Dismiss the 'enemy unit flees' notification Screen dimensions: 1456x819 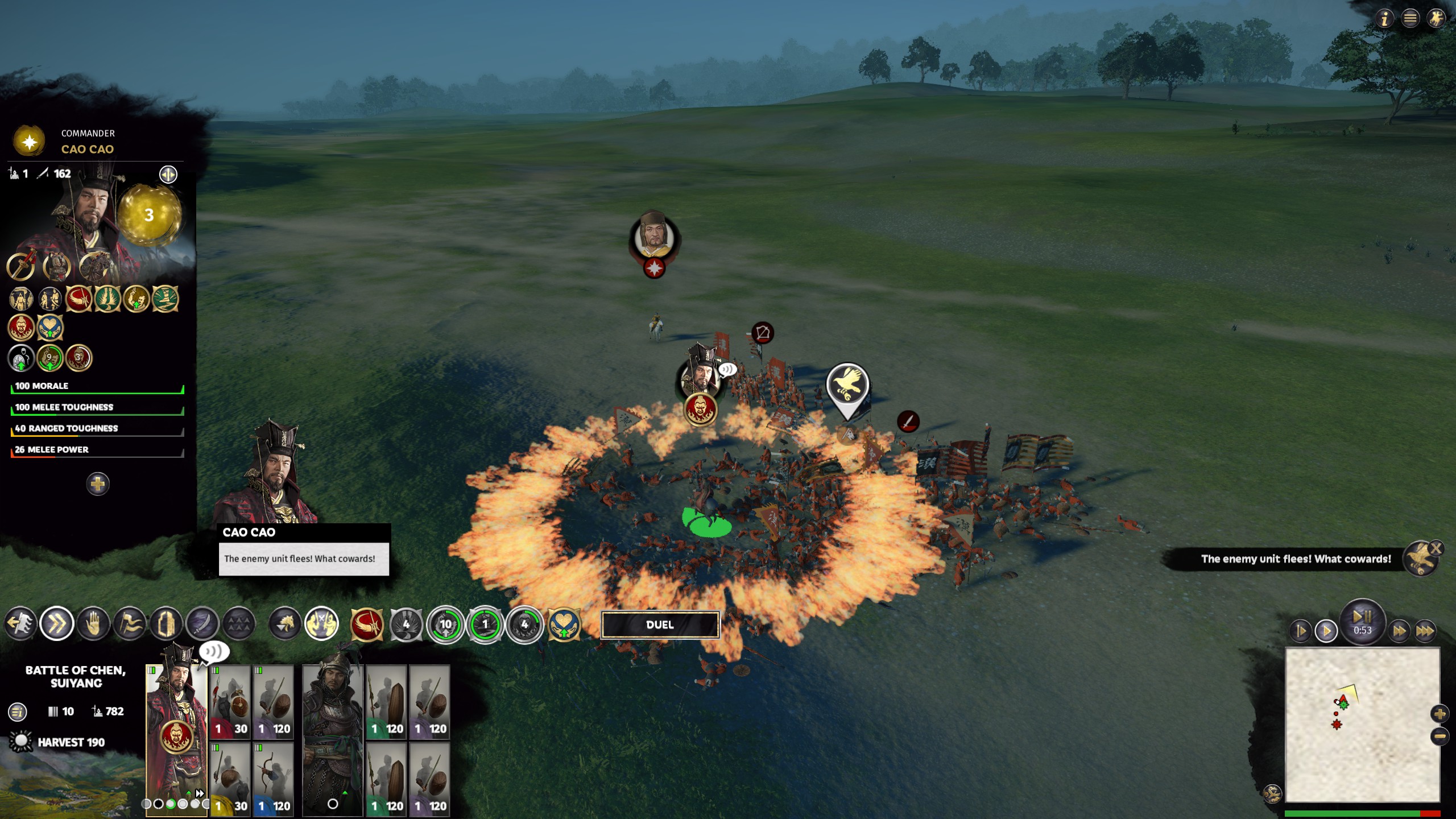click(1436, 548)
